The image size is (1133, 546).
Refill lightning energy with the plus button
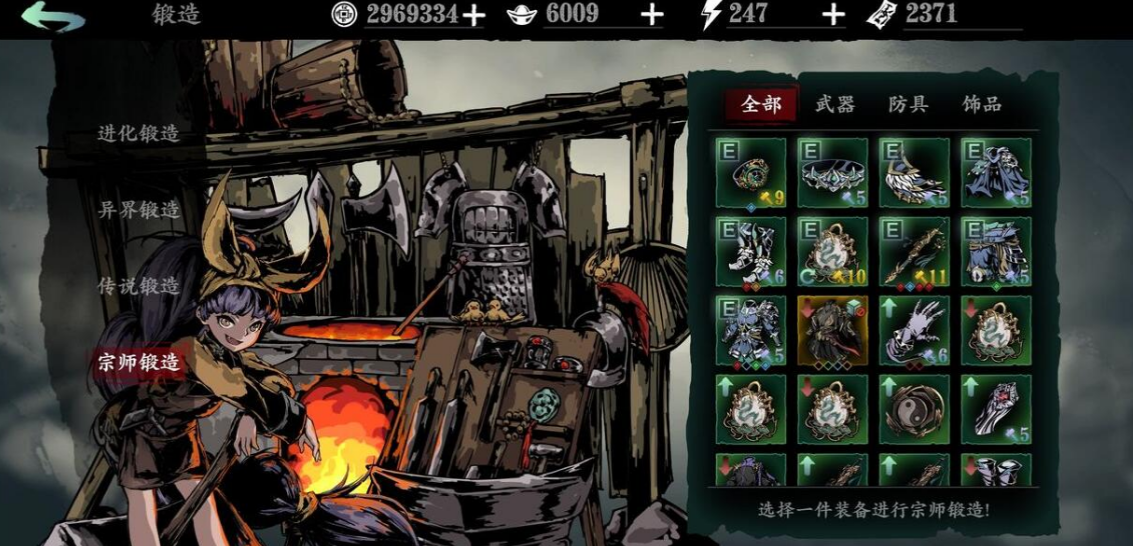pyautogui.click(x=833, y=15)
